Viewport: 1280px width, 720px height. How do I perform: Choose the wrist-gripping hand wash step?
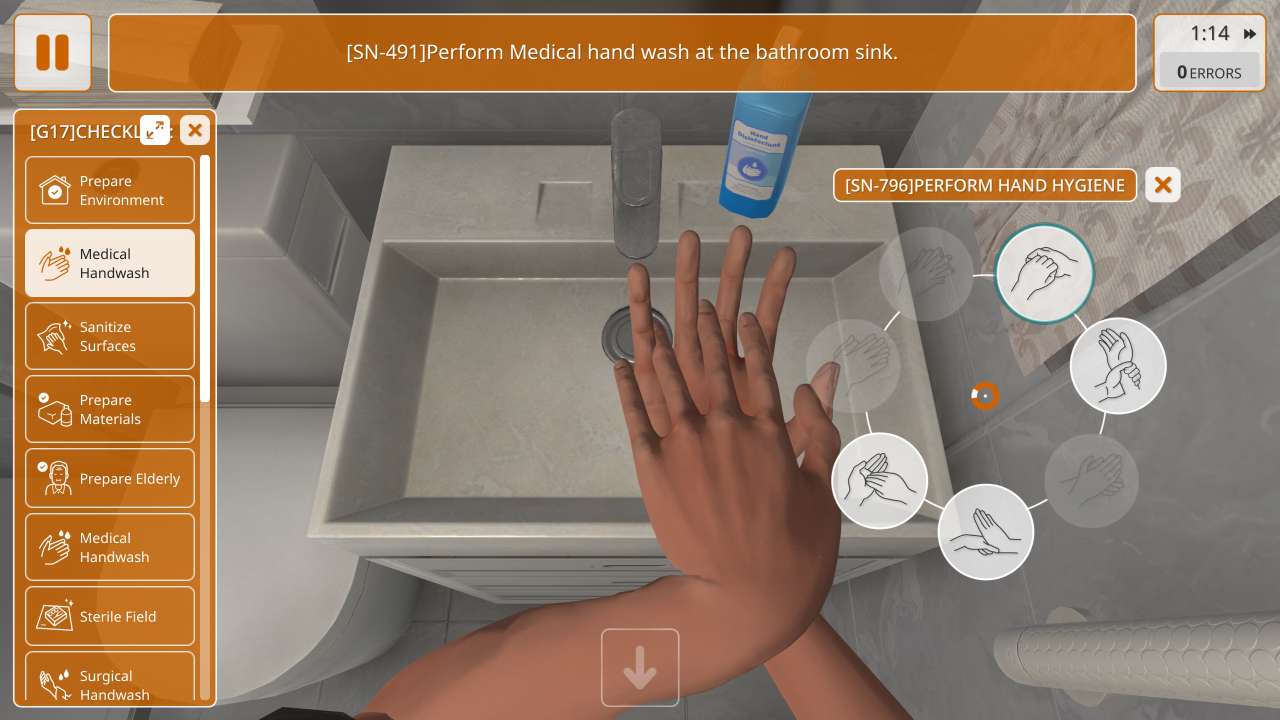pos(1118,366)
